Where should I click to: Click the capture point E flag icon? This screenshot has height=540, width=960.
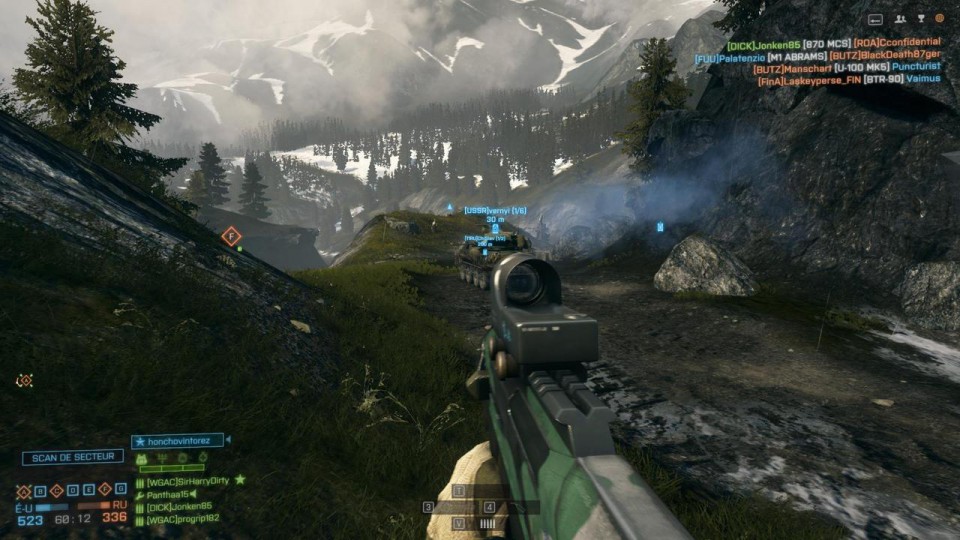(89, 492)
